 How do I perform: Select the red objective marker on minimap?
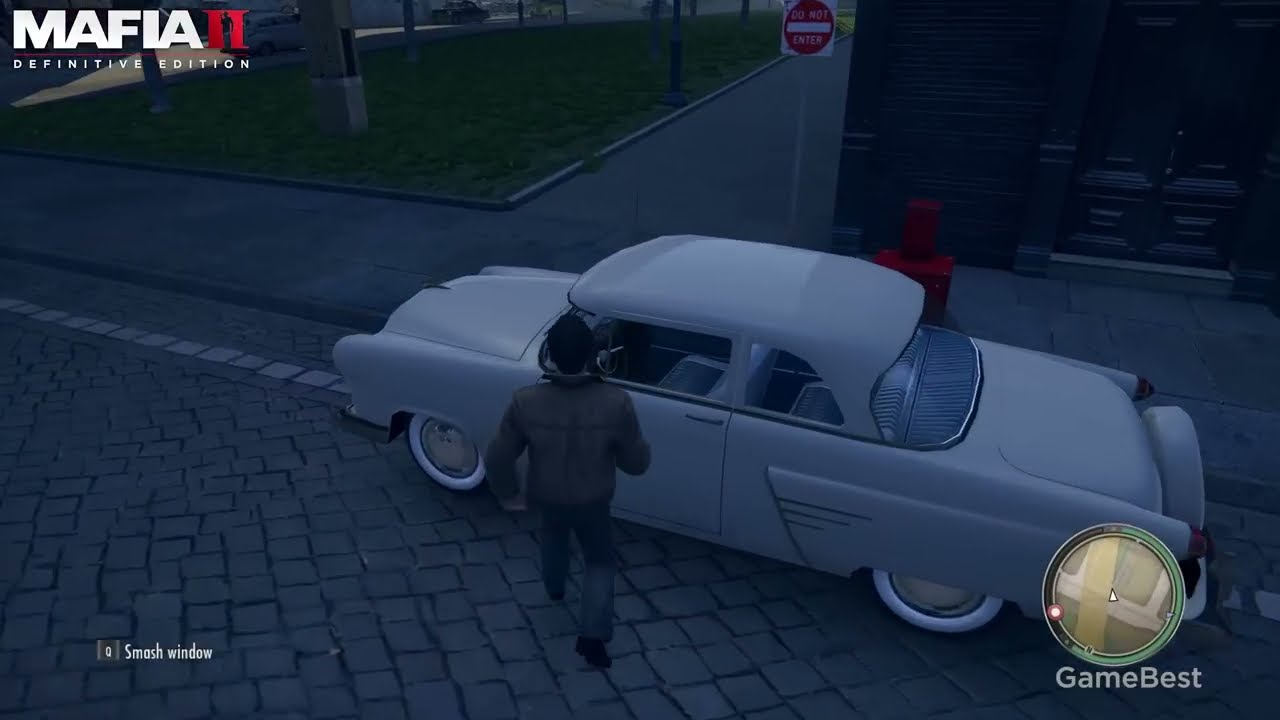(1054, 612)
